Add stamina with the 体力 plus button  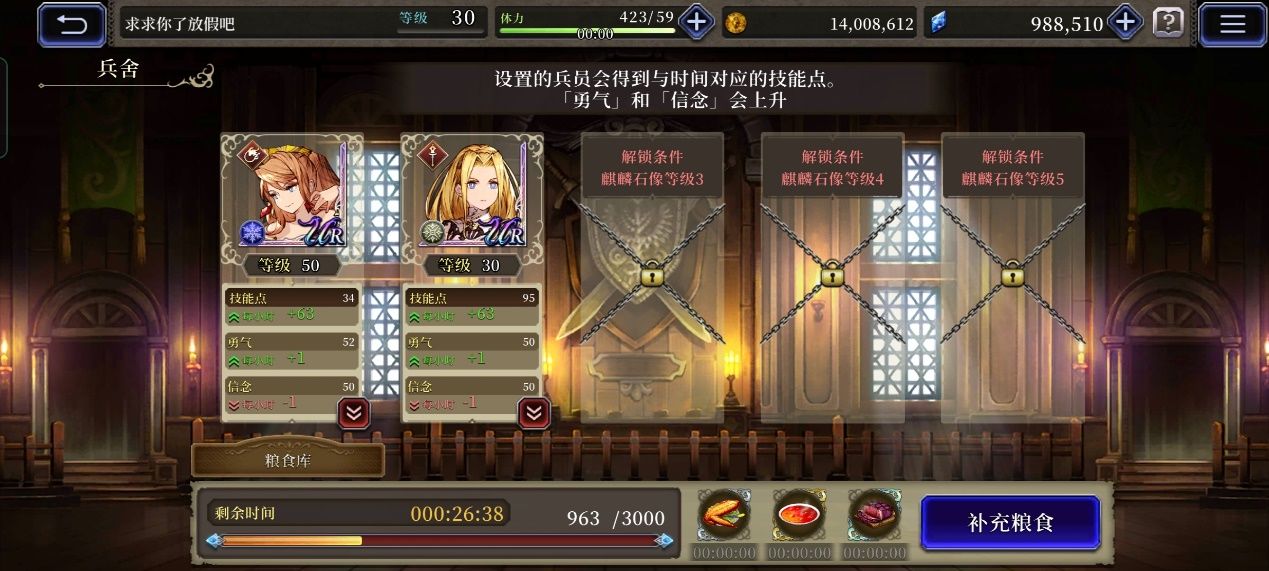tap(696, 22)
